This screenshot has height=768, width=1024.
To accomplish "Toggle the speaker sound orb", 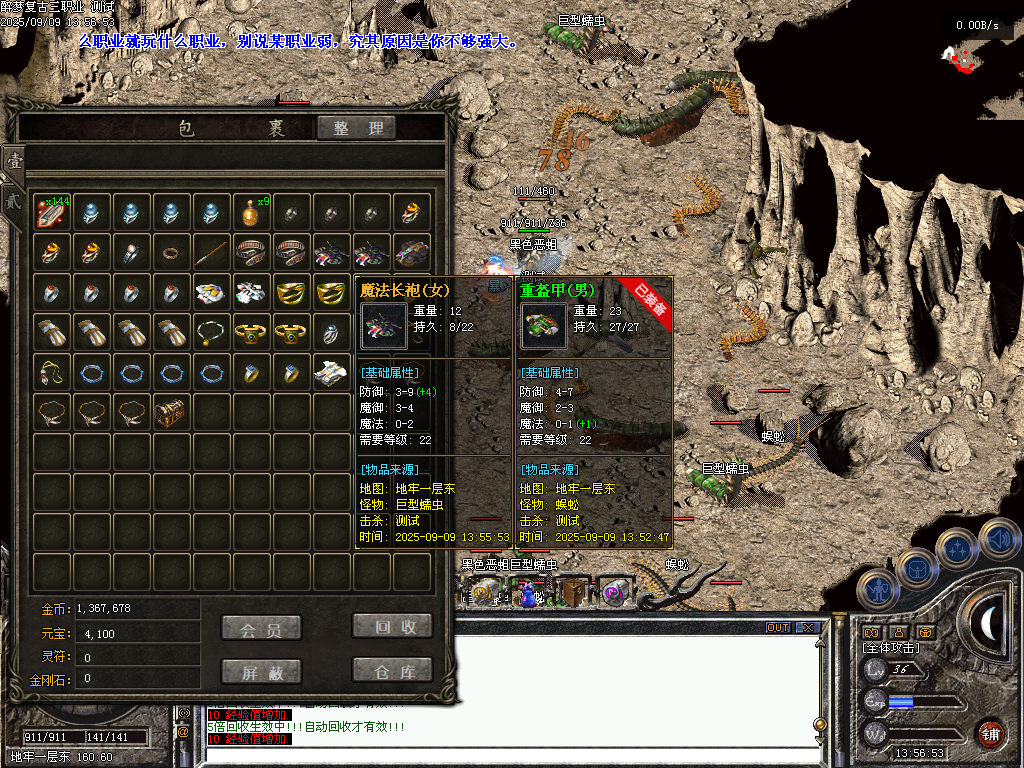I will (x=998, y=540).
